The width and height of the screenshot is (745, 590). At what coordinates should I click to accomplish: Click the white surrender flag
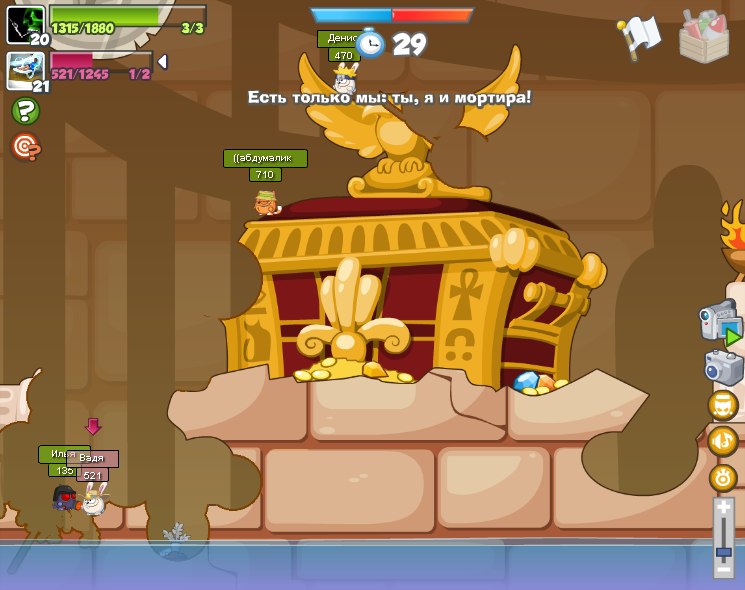point(638,36)
